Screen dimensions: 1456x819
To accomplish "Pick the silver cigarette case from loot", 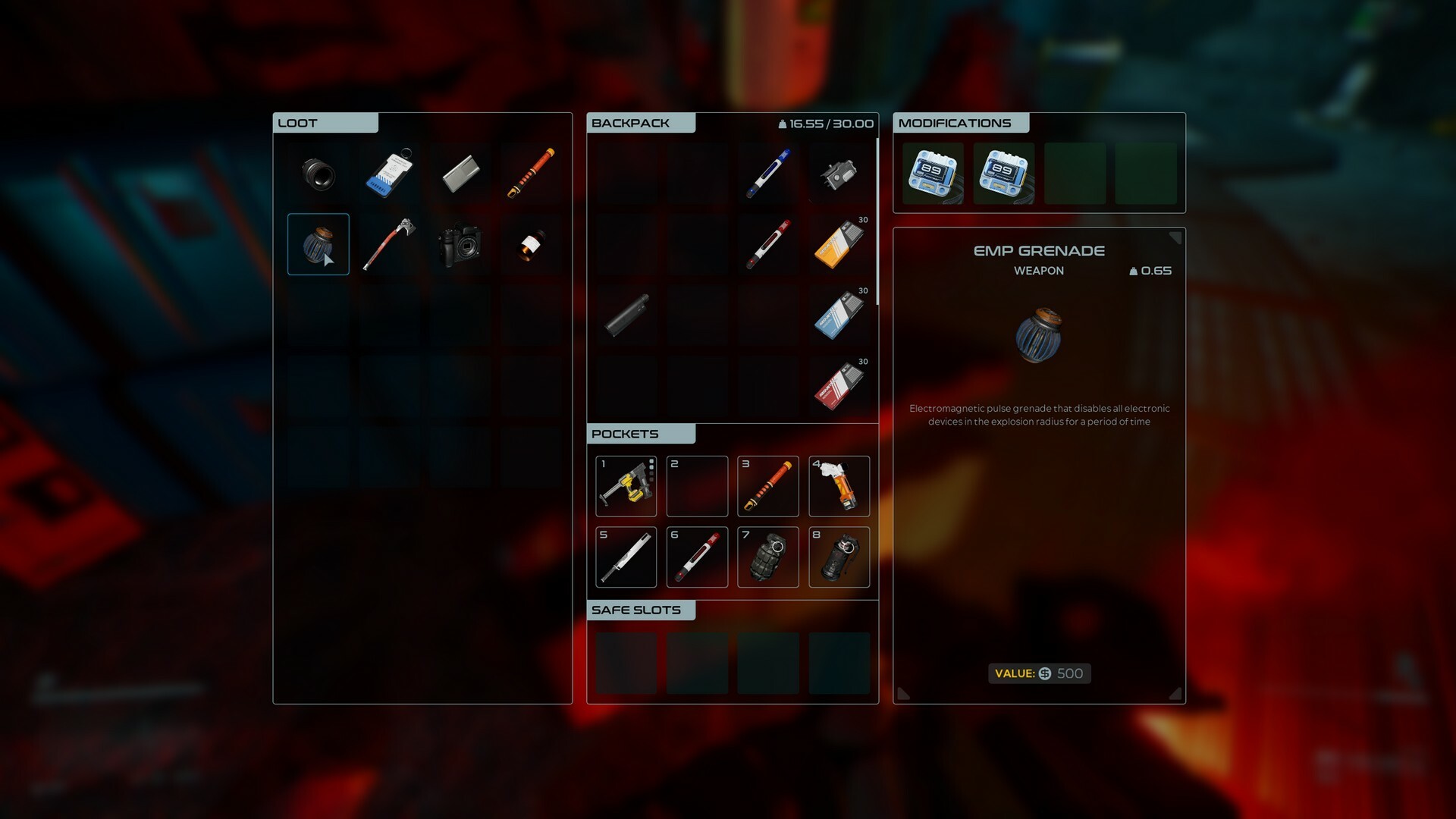I will pos(460,173).
